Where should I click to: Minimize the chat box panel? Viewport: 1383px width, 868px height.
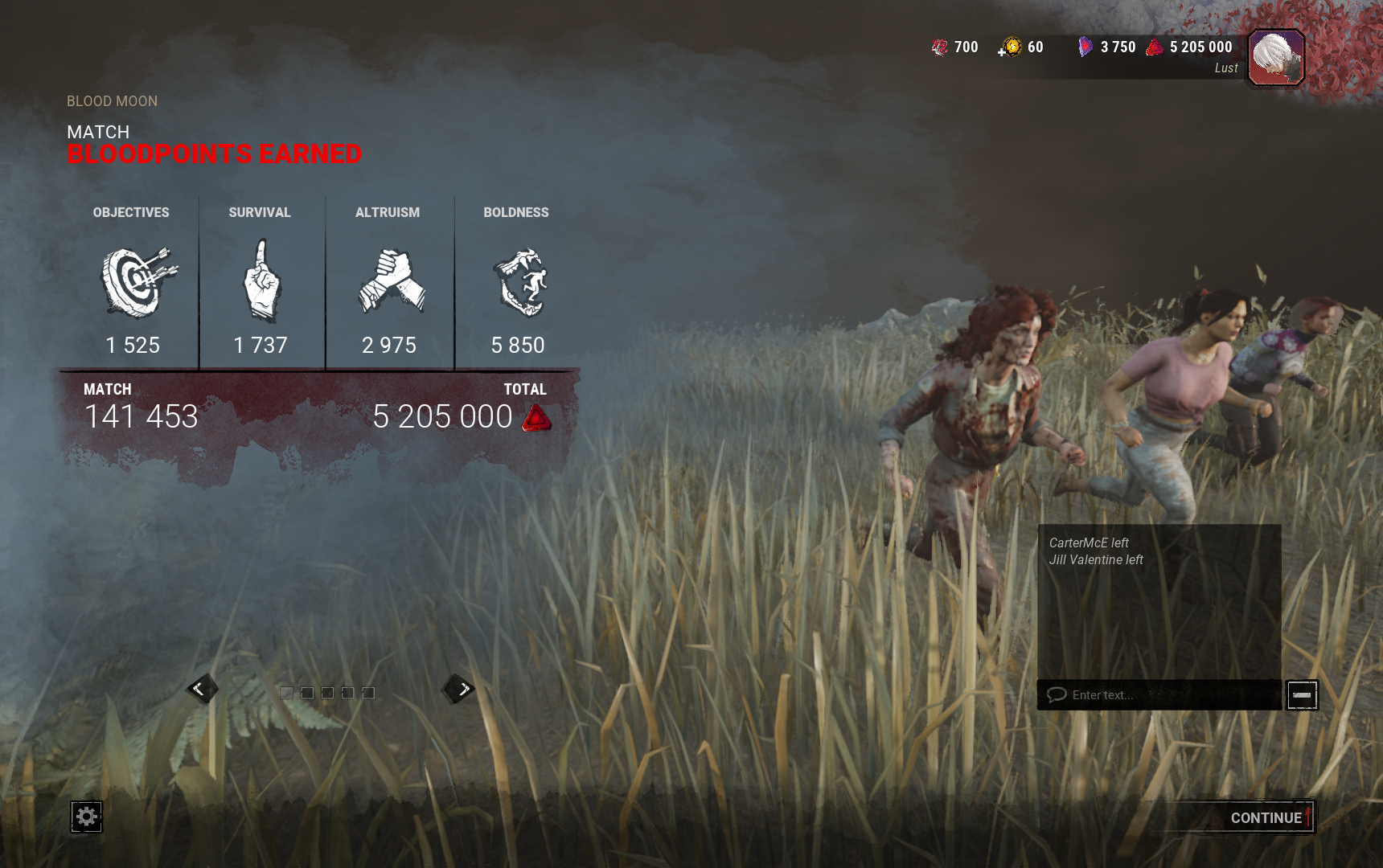coord(1302,695)
